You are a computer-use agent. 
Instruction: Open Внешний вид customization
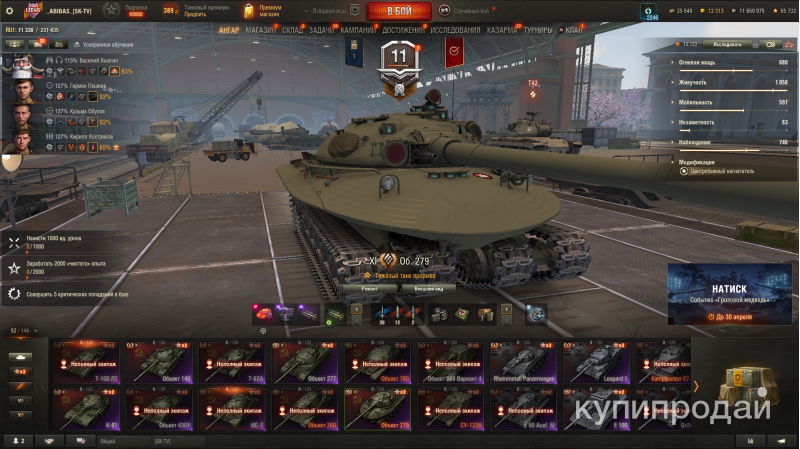click(428, 288)
